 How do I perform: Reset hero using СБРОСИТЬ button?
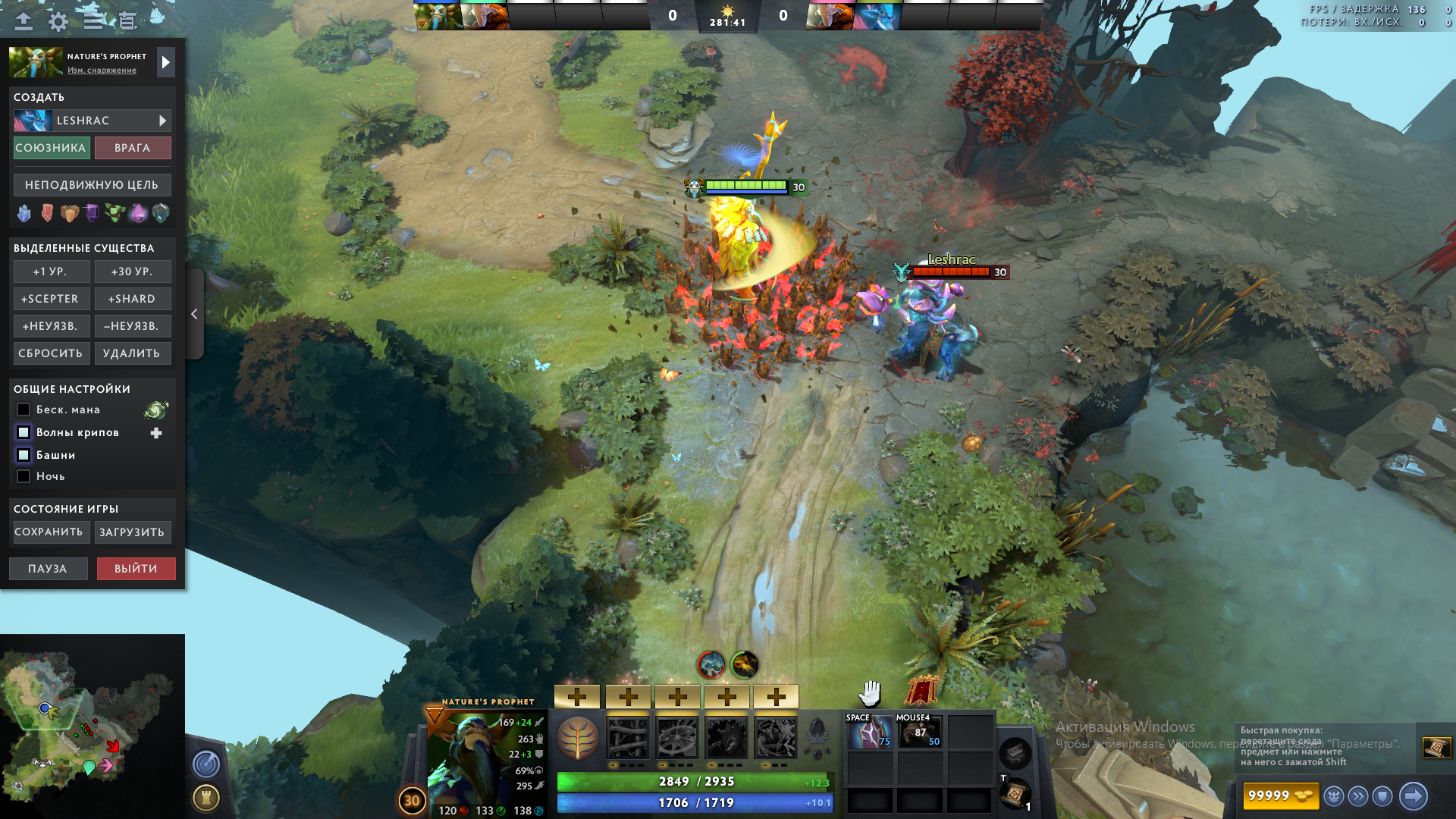coord(52,353)
